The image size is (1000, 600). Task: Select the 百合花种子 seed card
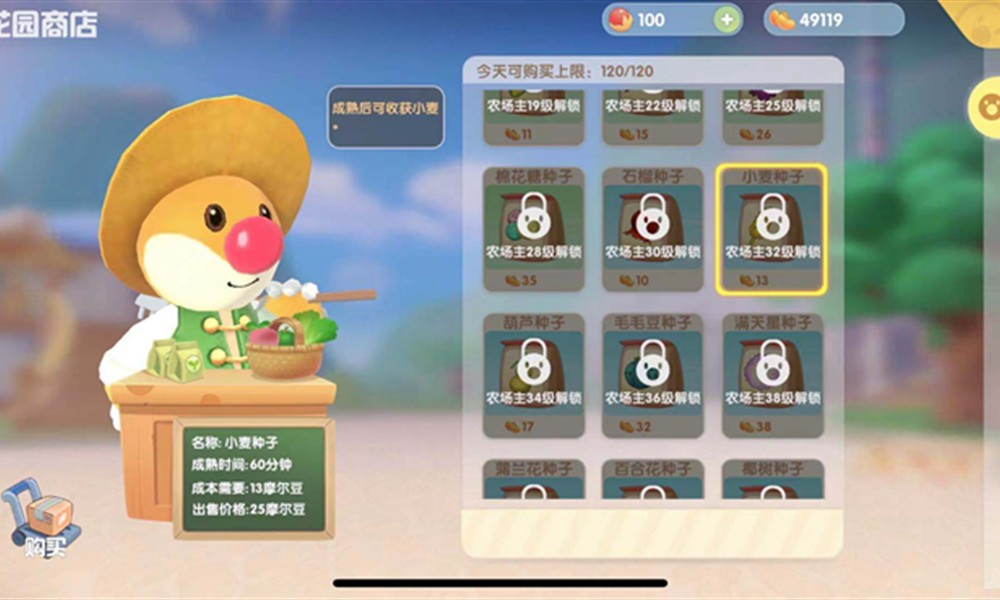[x=652, y=480]
